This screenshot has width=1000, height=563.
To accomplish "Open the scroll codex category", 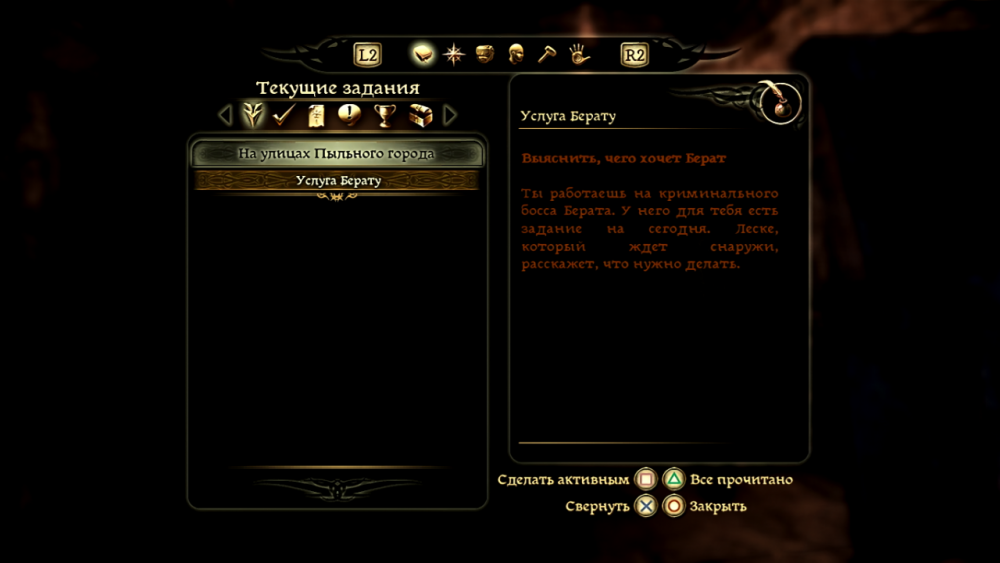I will pyautogui.click(x=316, y=115).
